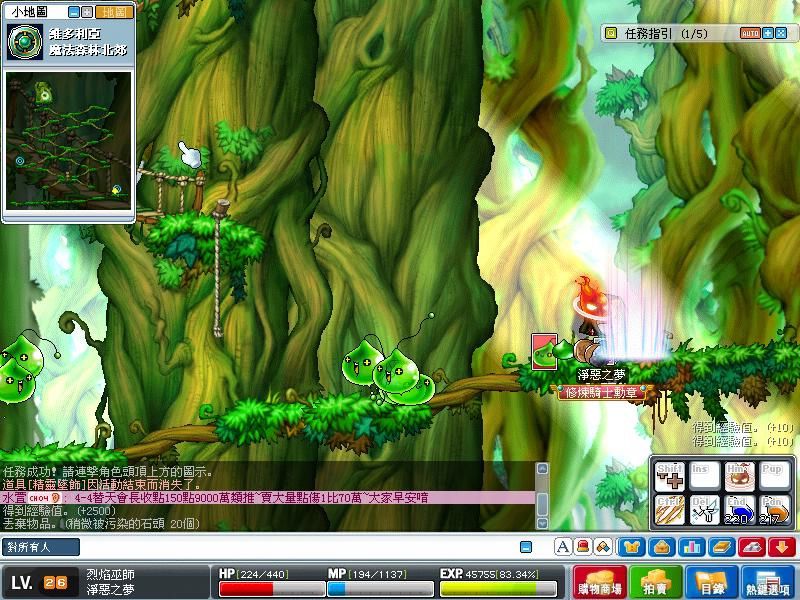Open the inventory bag icon
Viewport: 800px width, 600px height.
point(660,547)
